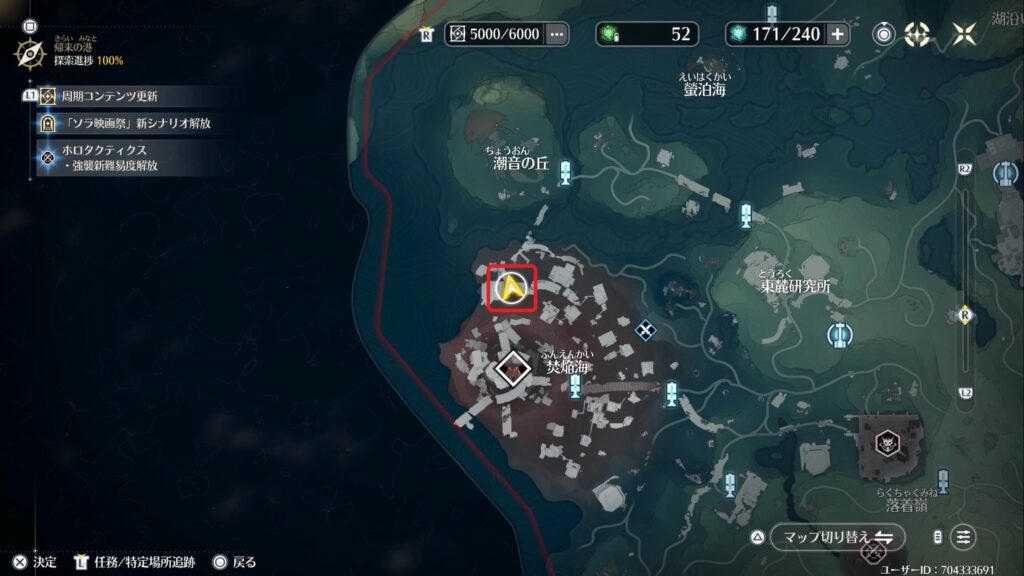Open the gold flower-shaped icon in top bar
Viewport: 1024px width, 576px height.
click(917, 34)
